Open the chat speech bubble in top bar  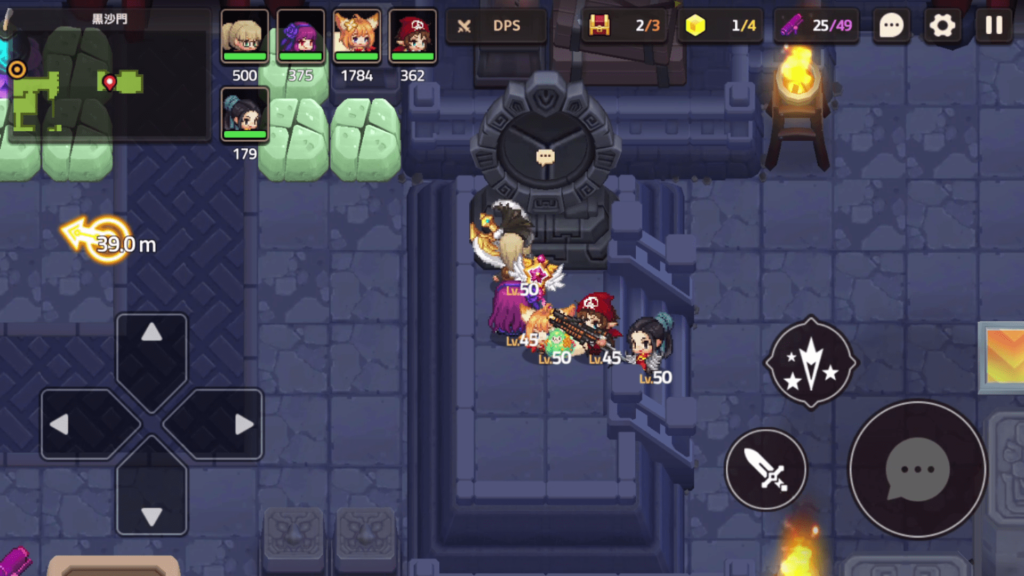(890, 25)
